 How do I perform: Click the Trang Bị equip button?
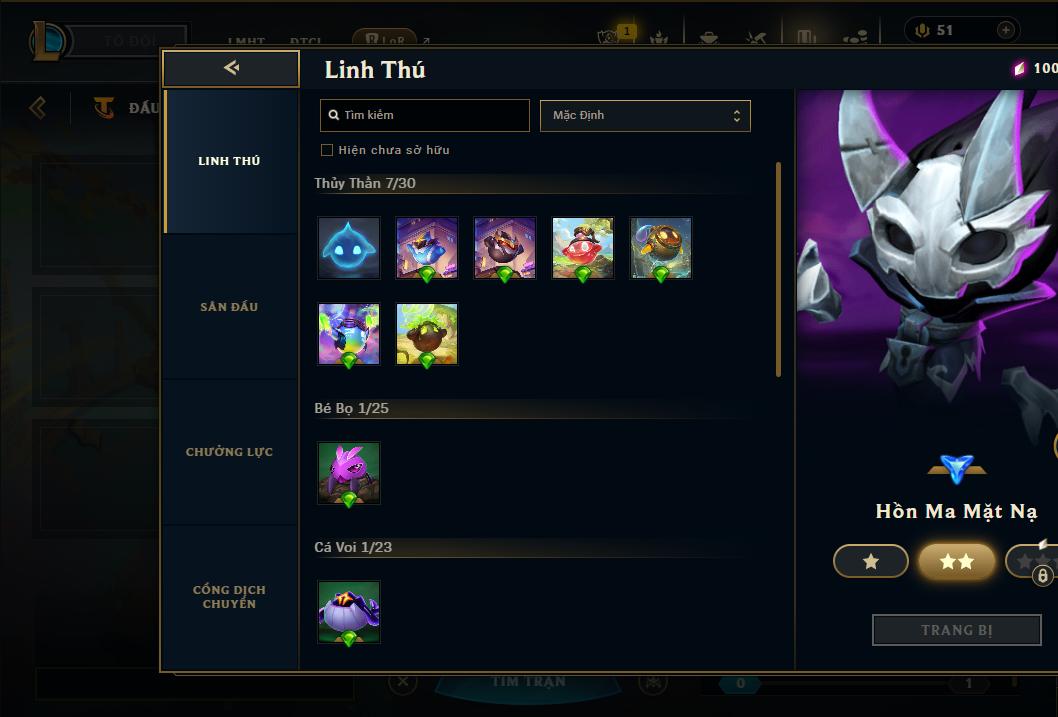pos(957,630)
